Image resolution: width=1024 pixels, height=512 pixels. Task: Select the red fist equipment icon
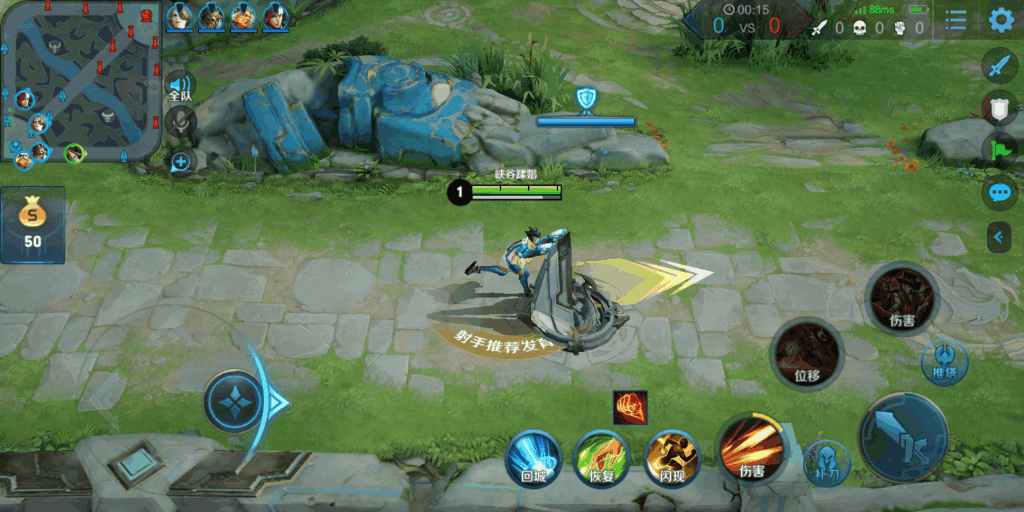pyautogui.click(x=630, y=407)
